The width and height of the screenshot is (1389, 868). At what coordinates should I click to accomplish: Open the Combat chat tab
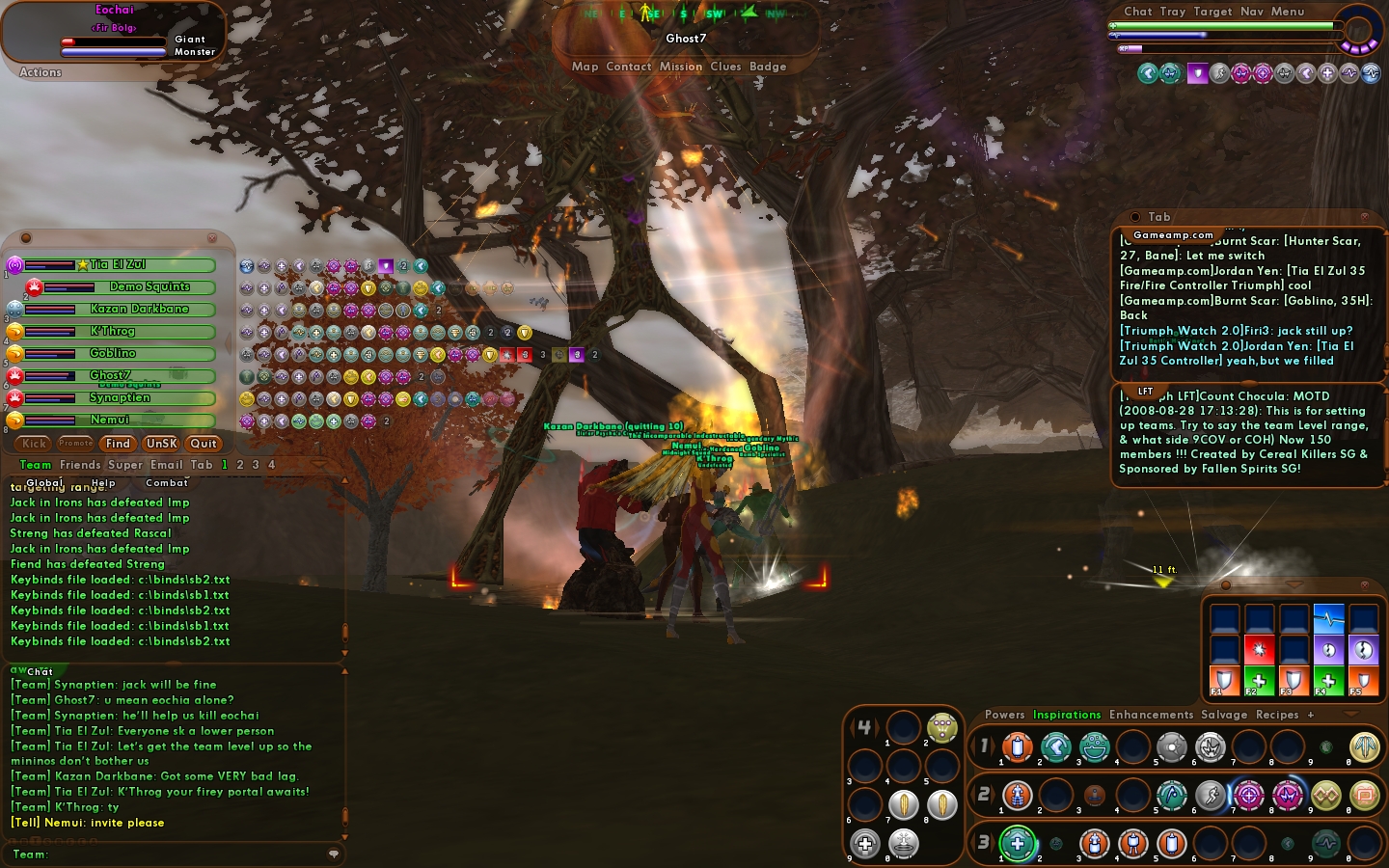[167, 483]
